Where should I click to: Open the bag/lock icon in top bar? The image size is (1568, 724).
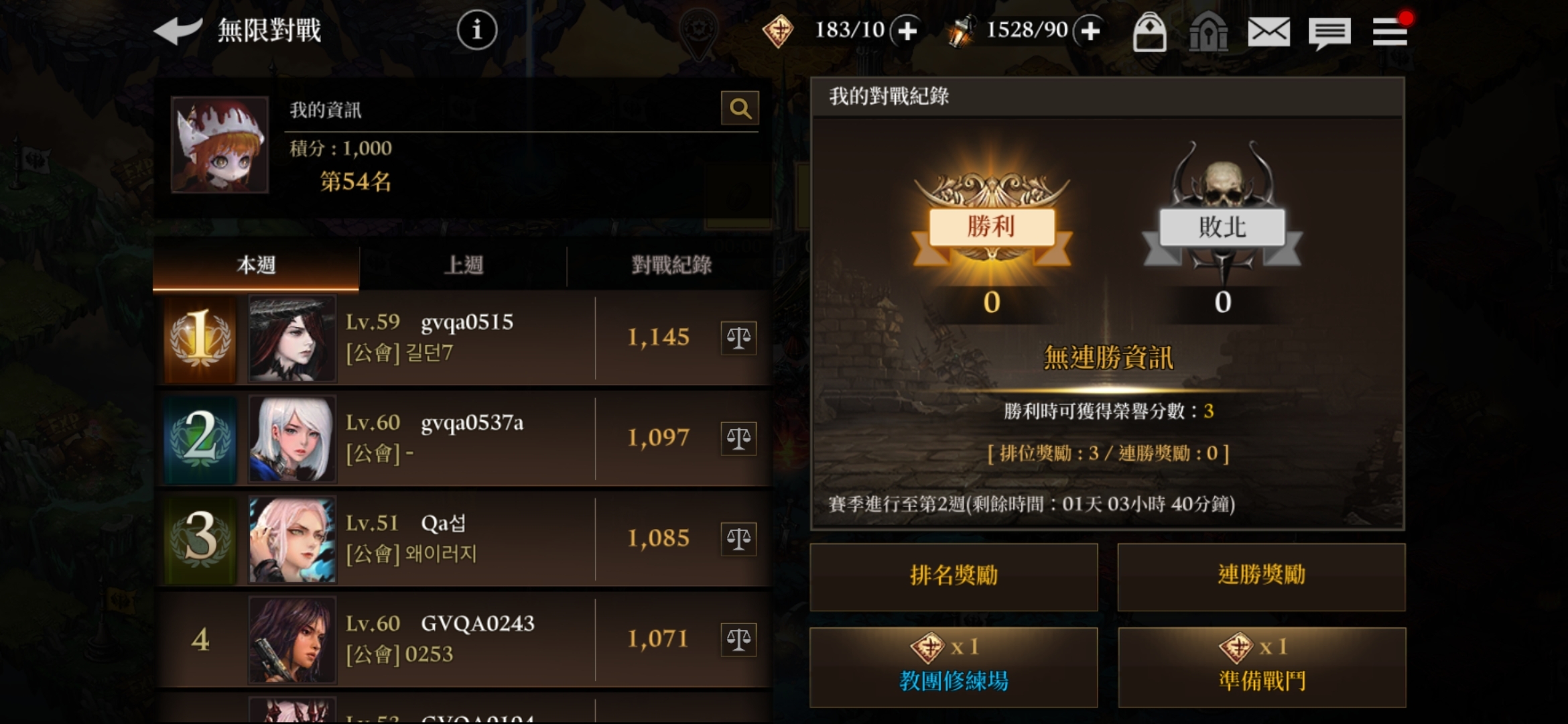click(1151, 31)
